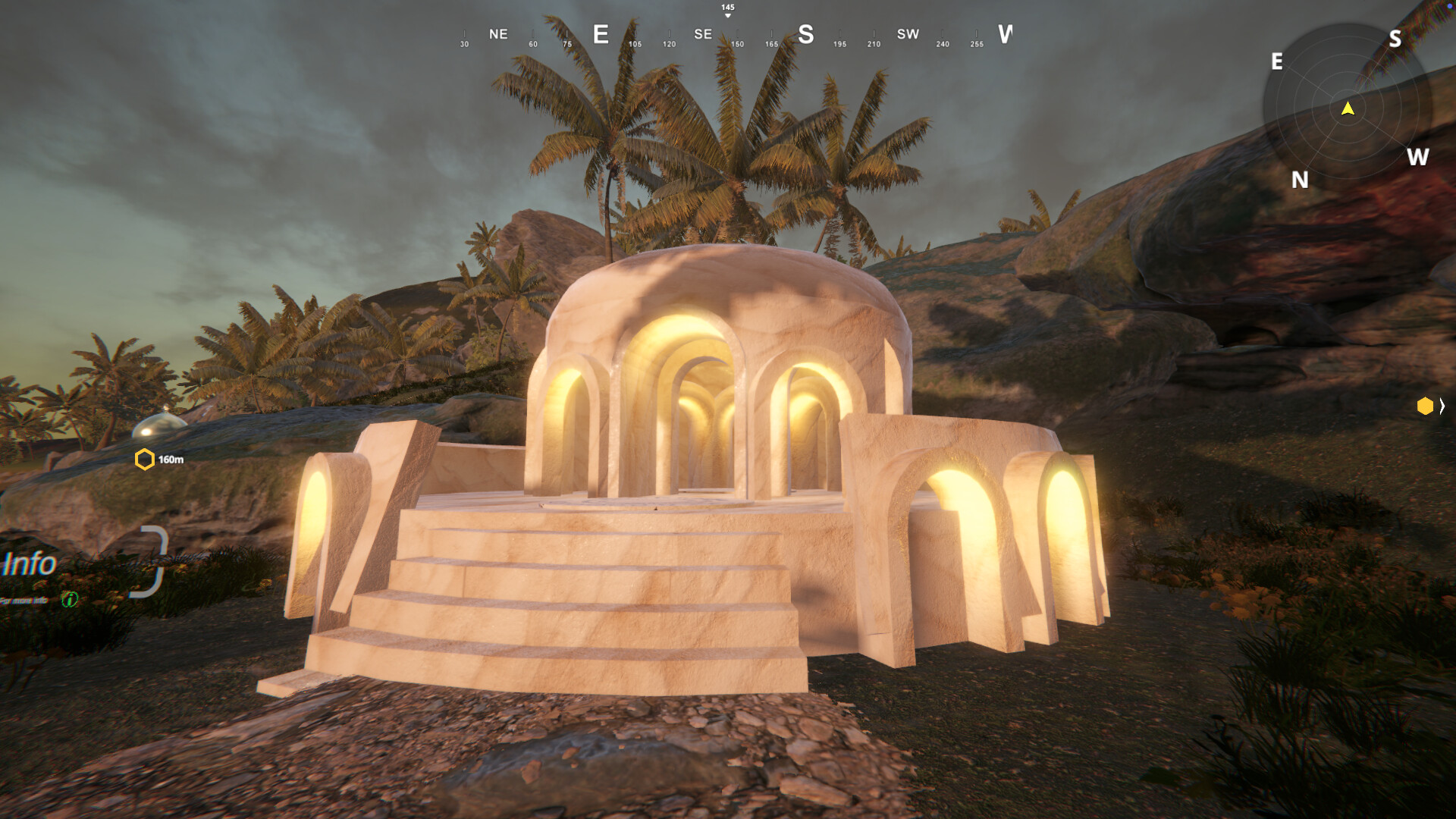Expand the Info panel in the lower left
1456x819 pixels.
tap(30, 563)
